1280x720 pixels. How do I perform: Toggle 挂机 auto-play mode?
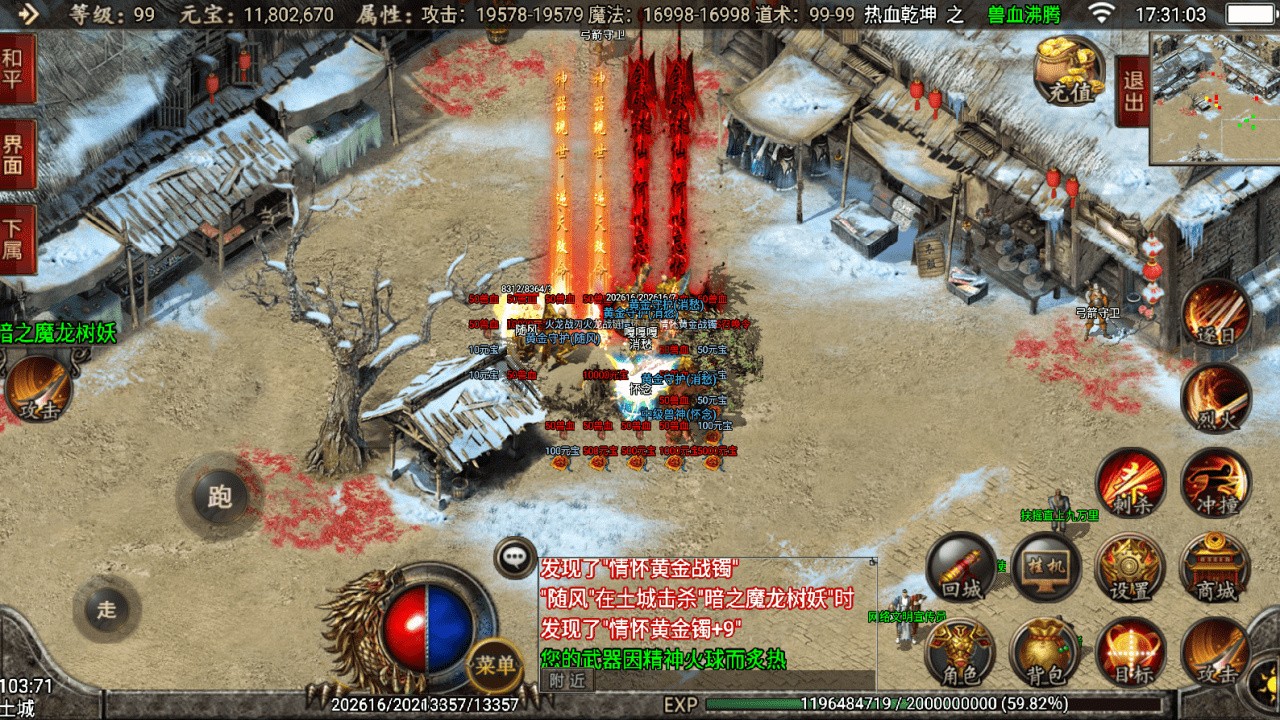click(1046, 567)
